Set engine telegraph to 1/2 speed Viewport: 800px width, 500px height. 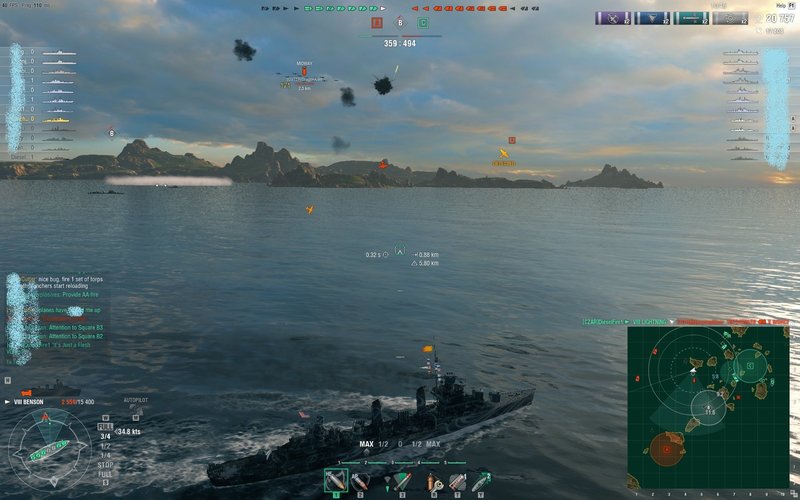(x=105, y=445)
